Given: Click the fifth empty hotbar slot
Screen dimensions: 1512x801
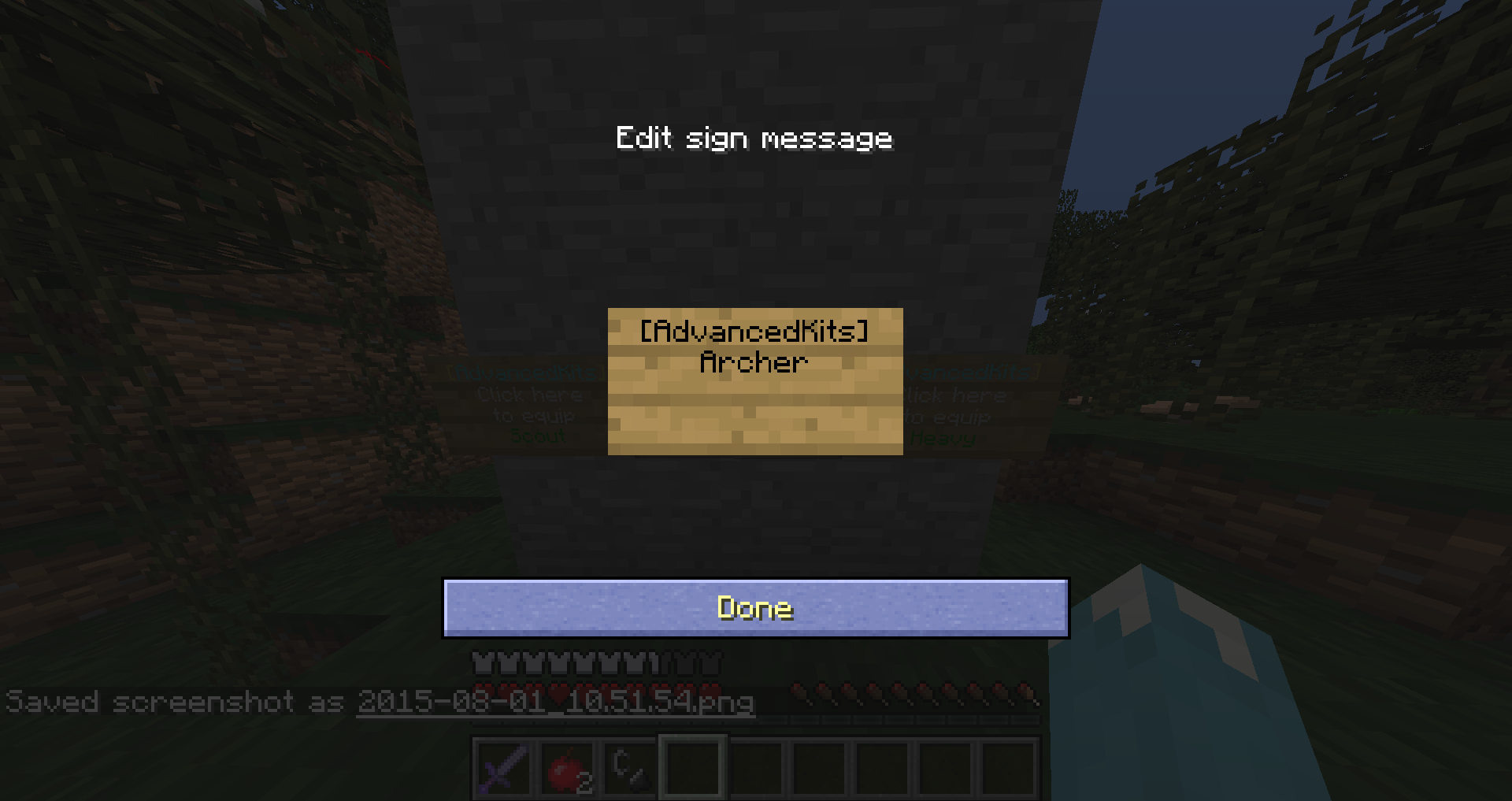Looking at the screenshot, I should coord(945,768).
